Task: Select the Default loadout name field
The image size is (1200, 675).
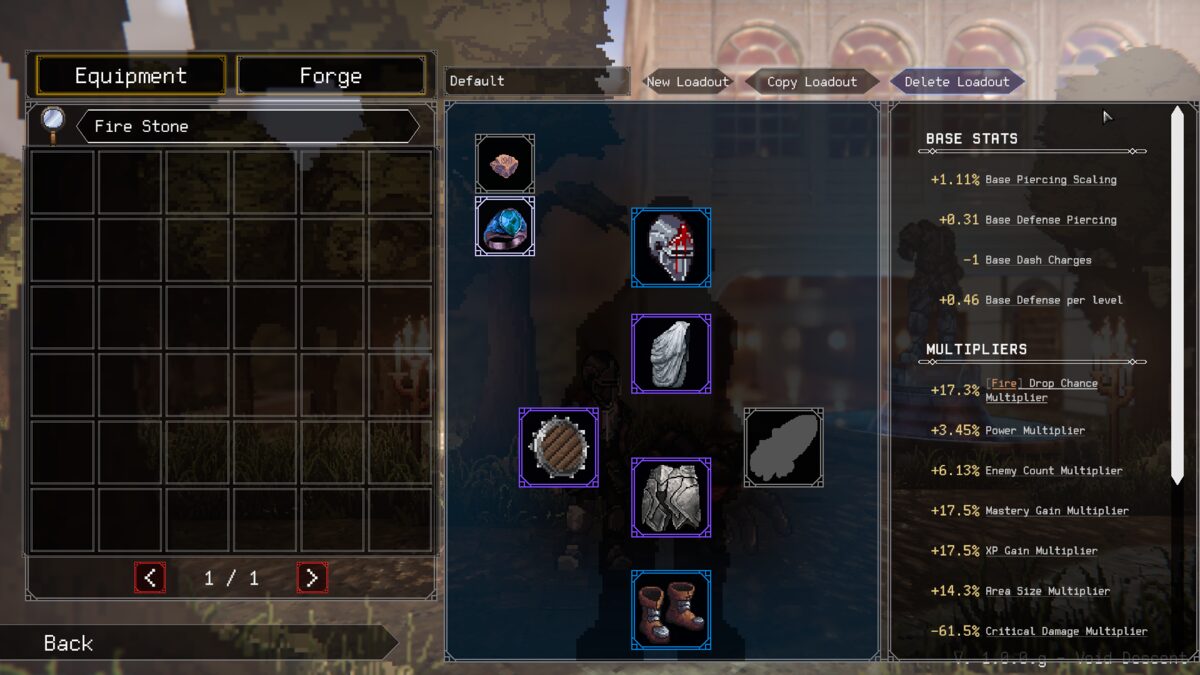Action: point(537,81)
